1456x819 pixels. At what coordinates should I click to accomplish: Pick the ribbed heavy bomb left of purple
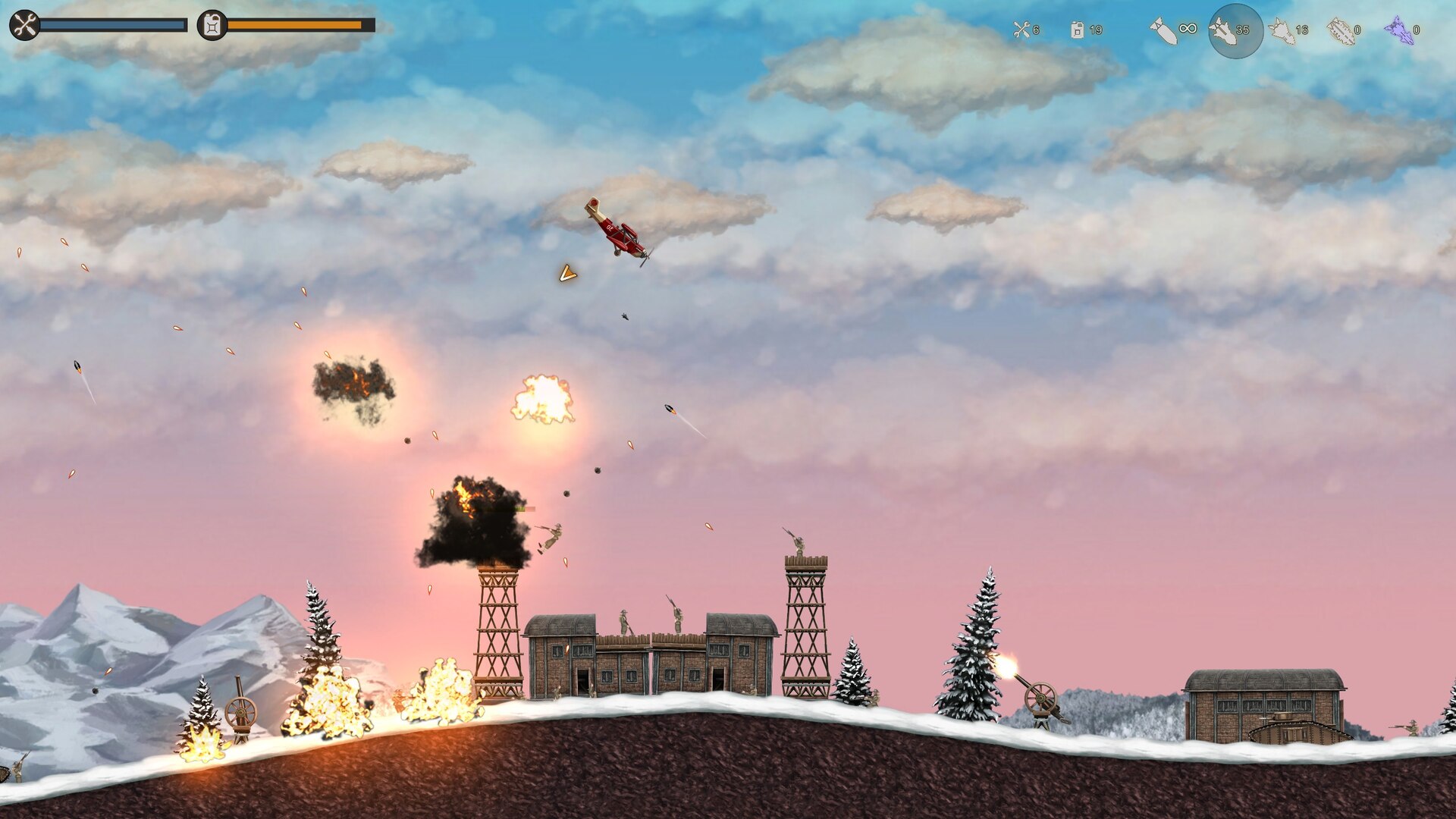tap(1340, 30)
